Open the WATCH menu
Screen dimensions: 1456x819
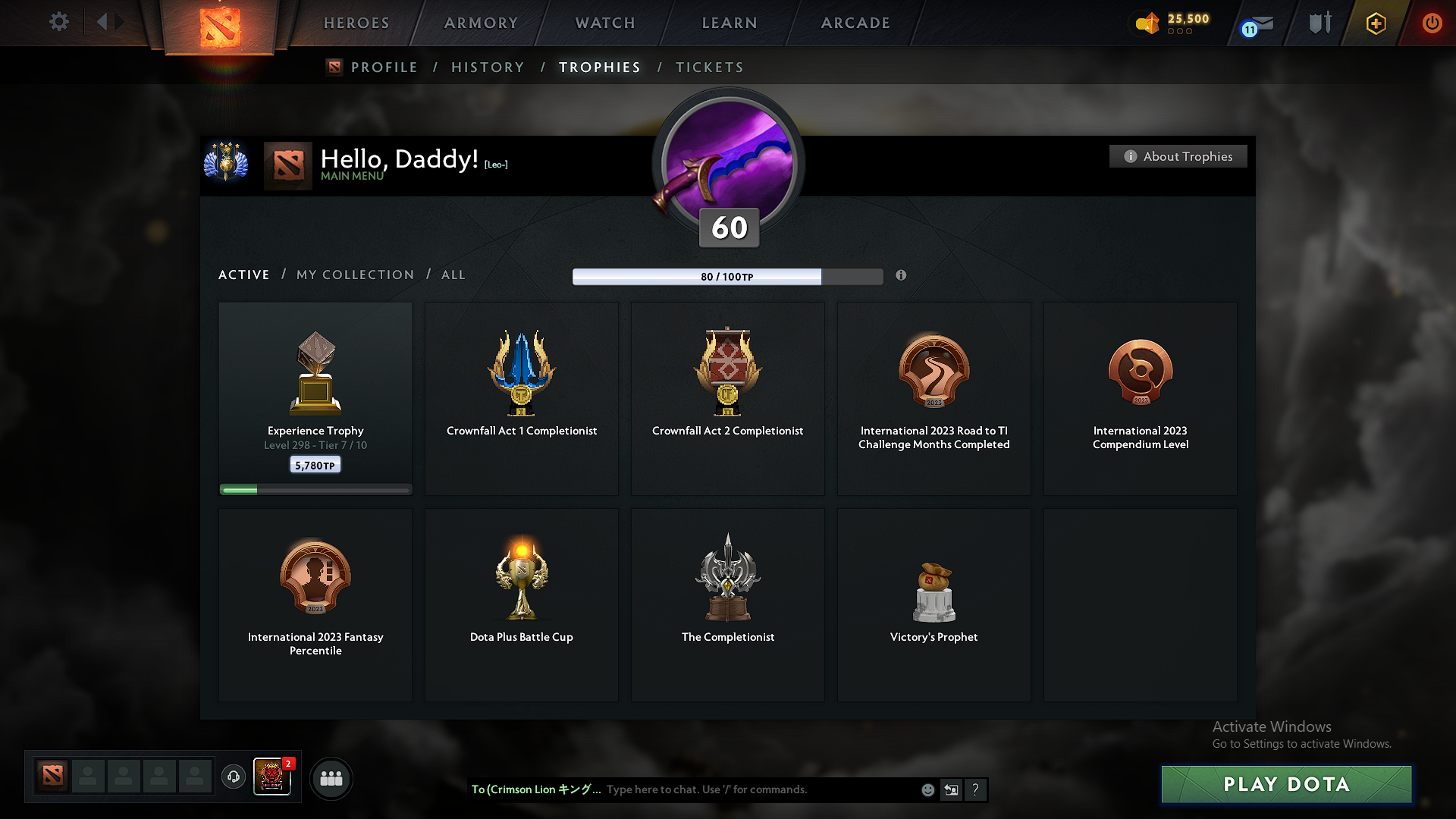point(604,23)
